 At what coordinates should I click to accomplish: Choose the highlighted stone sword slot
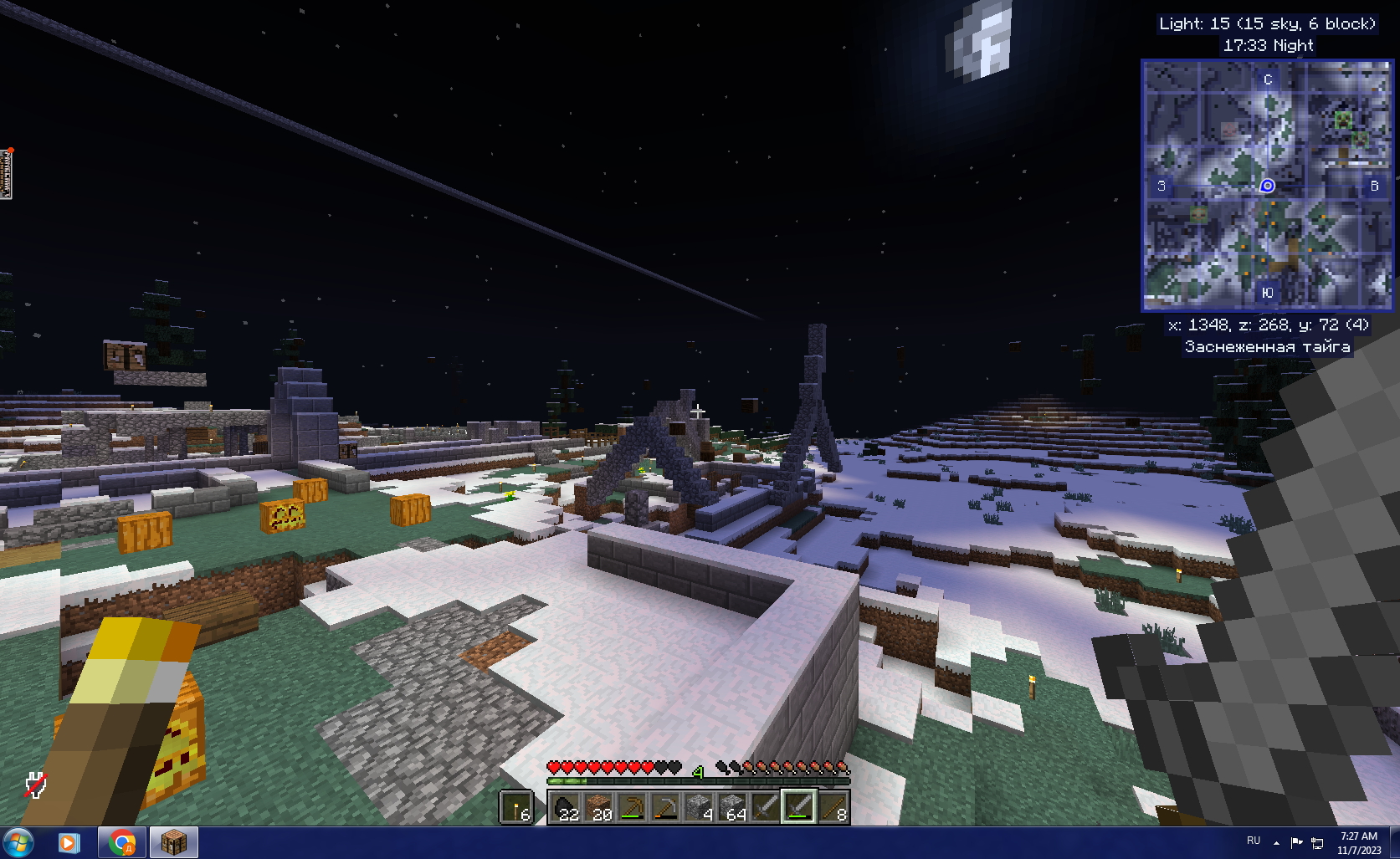point(798,808)
